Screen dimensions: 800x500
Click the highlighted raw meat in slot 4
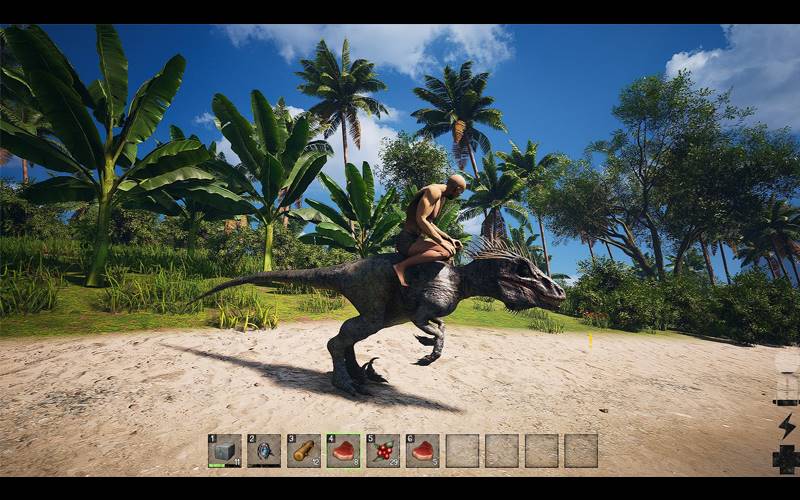(x=343, y=450)
